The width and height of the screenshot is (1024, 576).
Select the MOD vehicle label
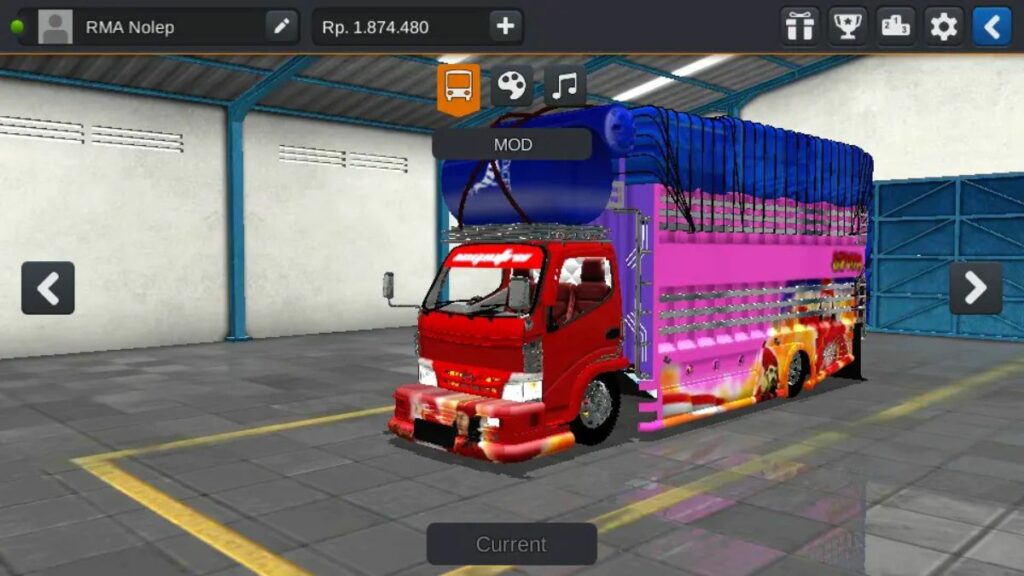point(512,144)
